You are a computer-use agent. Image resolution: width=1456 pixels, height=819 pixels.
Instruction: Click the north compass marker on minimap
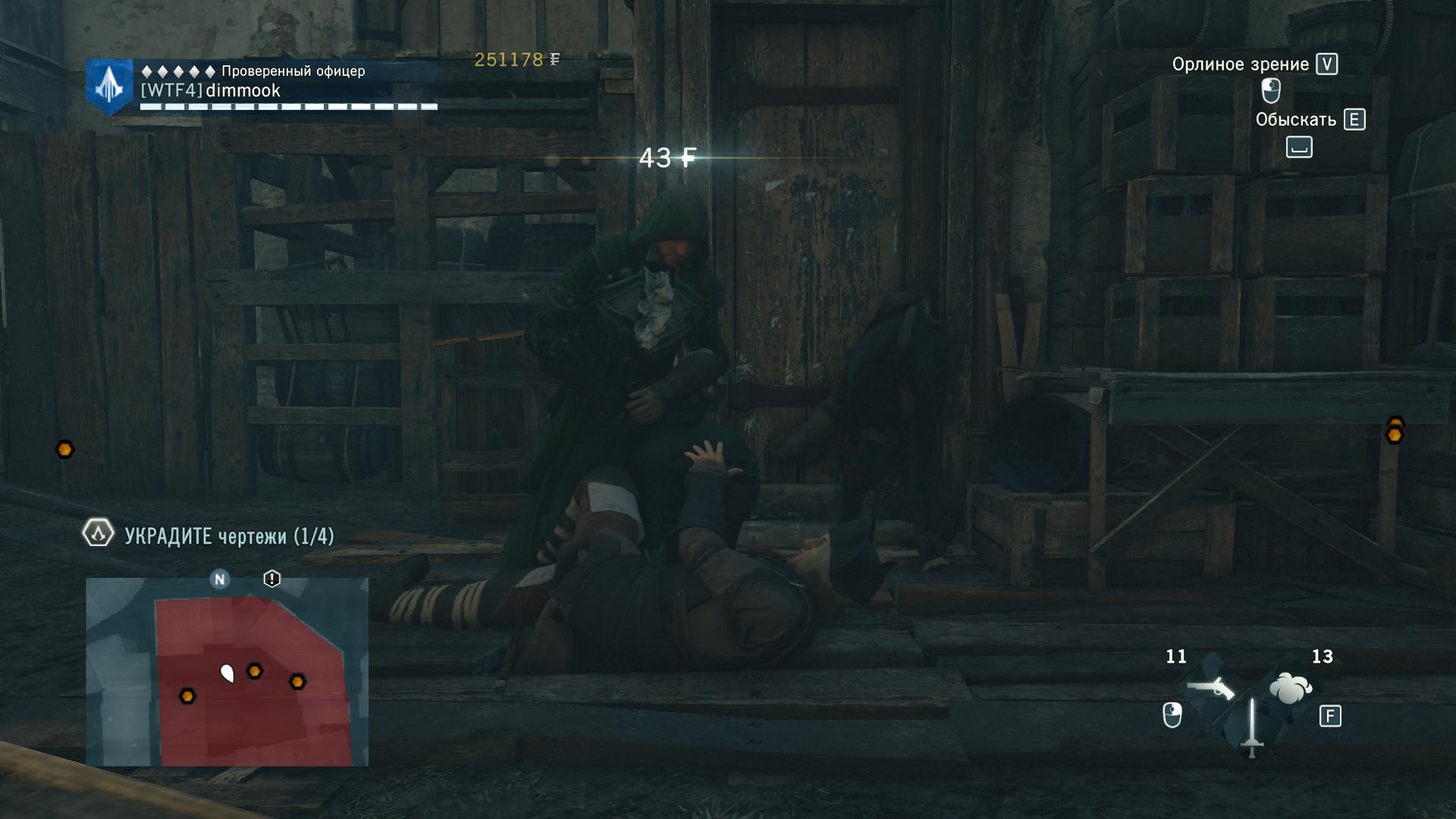[x=220, y=579]
